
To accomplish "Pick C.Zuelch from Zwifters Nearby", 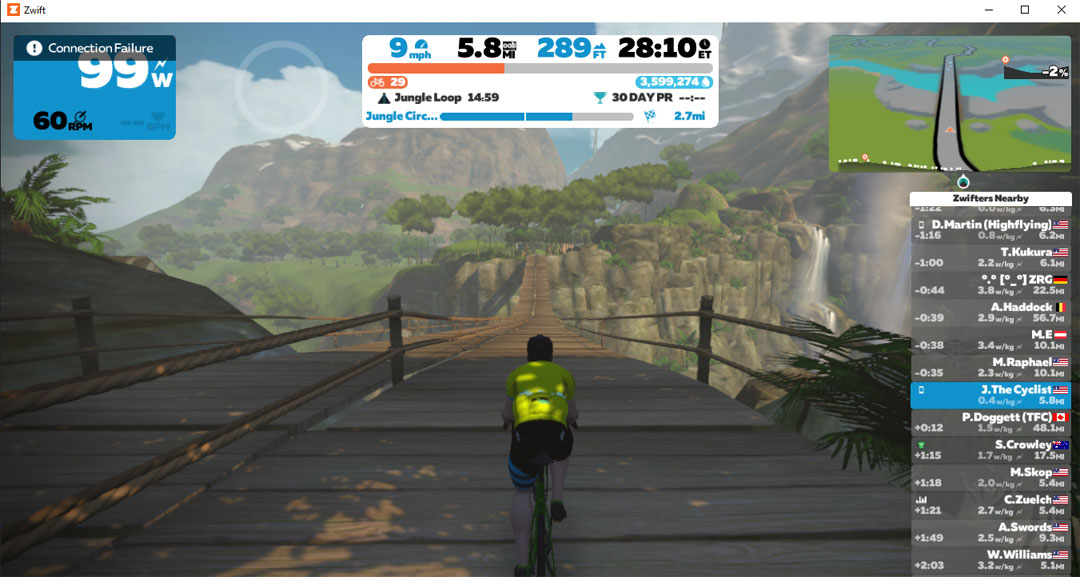I will pyautogui.click(x=990, y=505).
